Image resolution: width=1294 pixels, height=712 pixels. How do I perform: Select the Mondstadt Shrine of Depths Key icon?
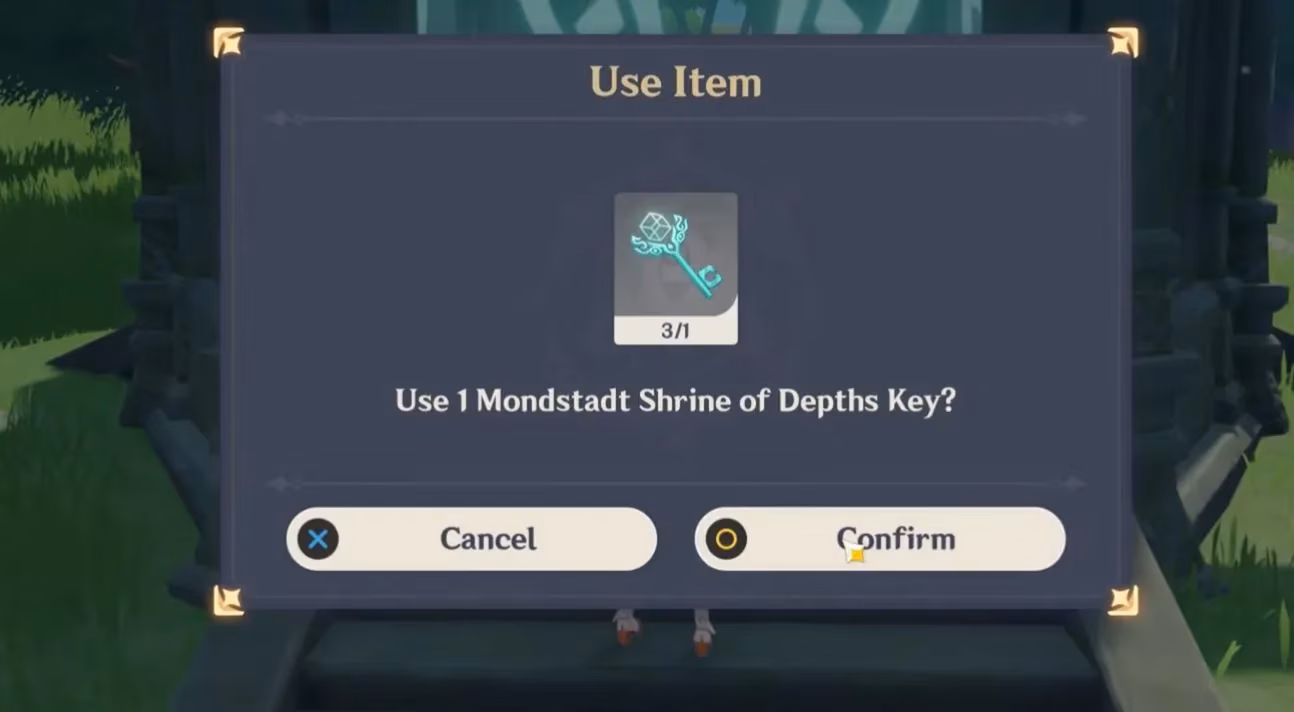pyautogui.click(x=675, y=258)
